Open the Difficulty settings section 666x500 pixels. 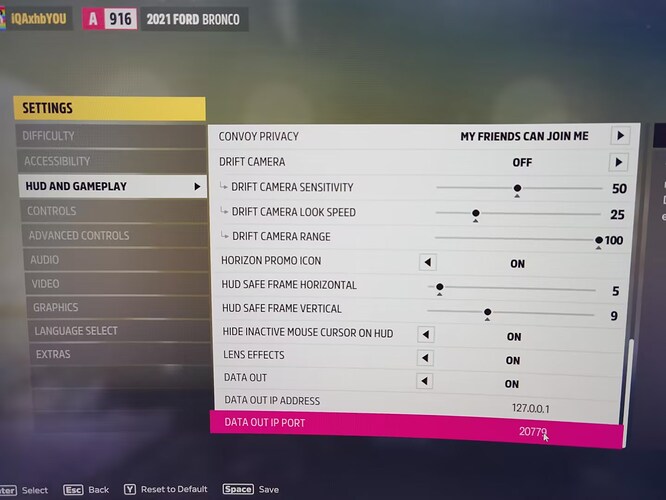pos(48,136)
